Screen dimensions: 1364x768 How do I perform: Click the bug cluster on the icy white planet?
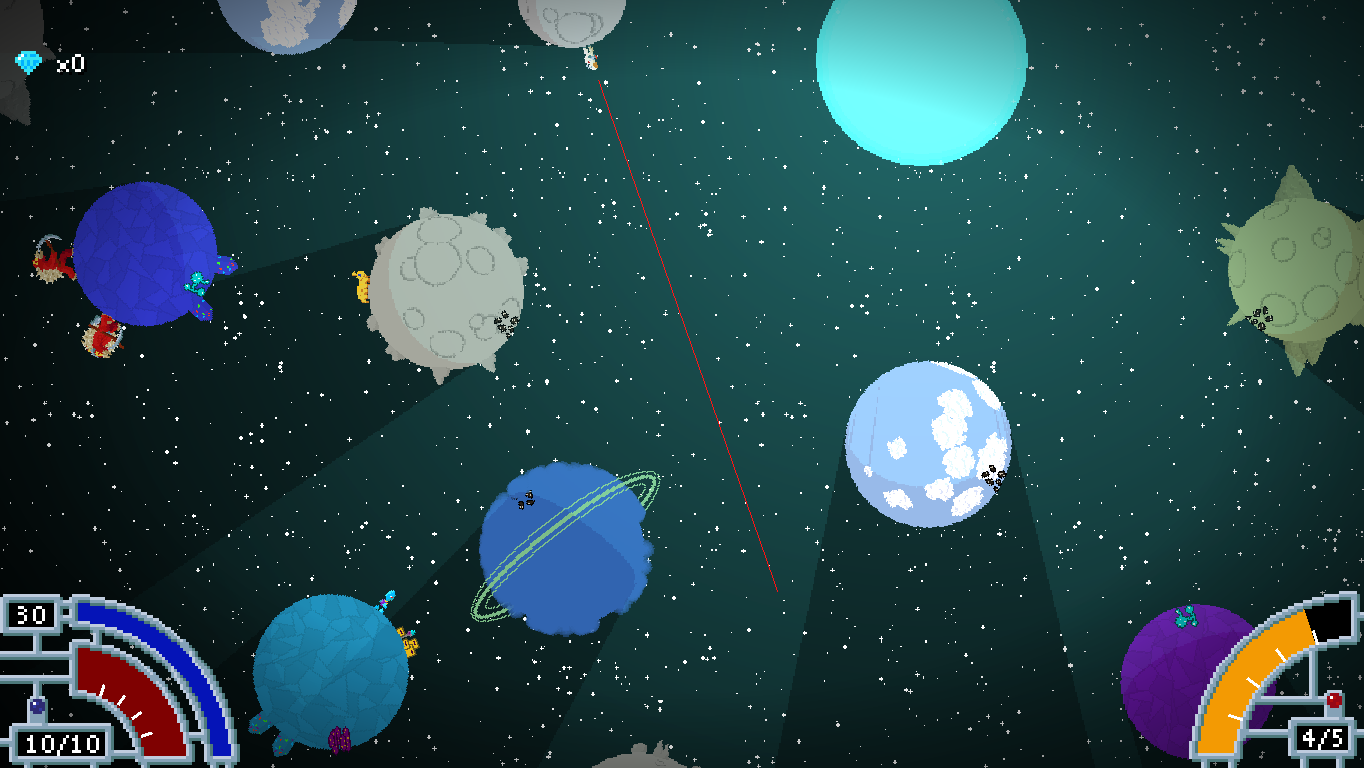tap(992, 478)
